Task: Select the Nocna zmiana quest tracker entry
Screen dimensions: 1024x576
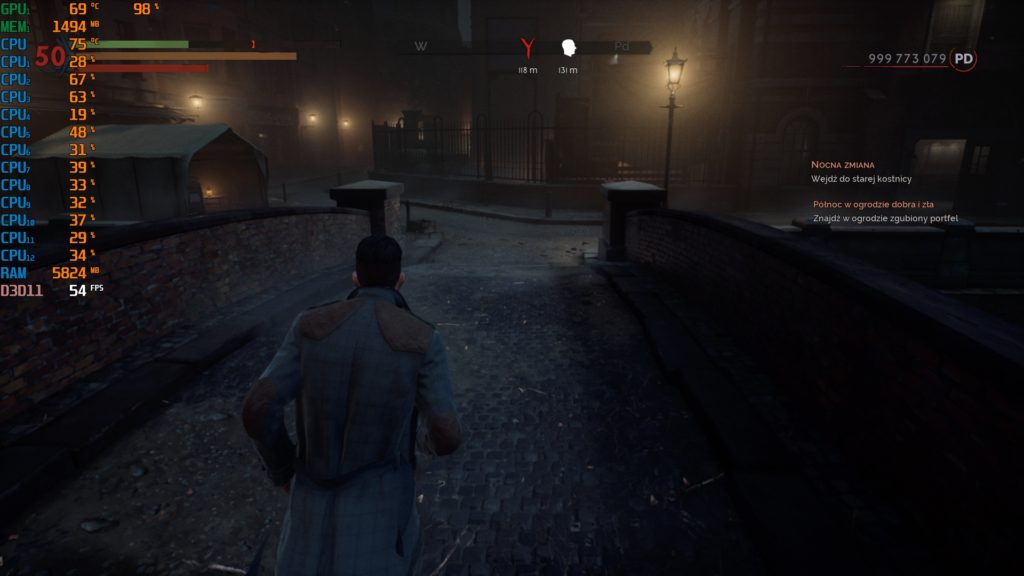Action: 844,163
